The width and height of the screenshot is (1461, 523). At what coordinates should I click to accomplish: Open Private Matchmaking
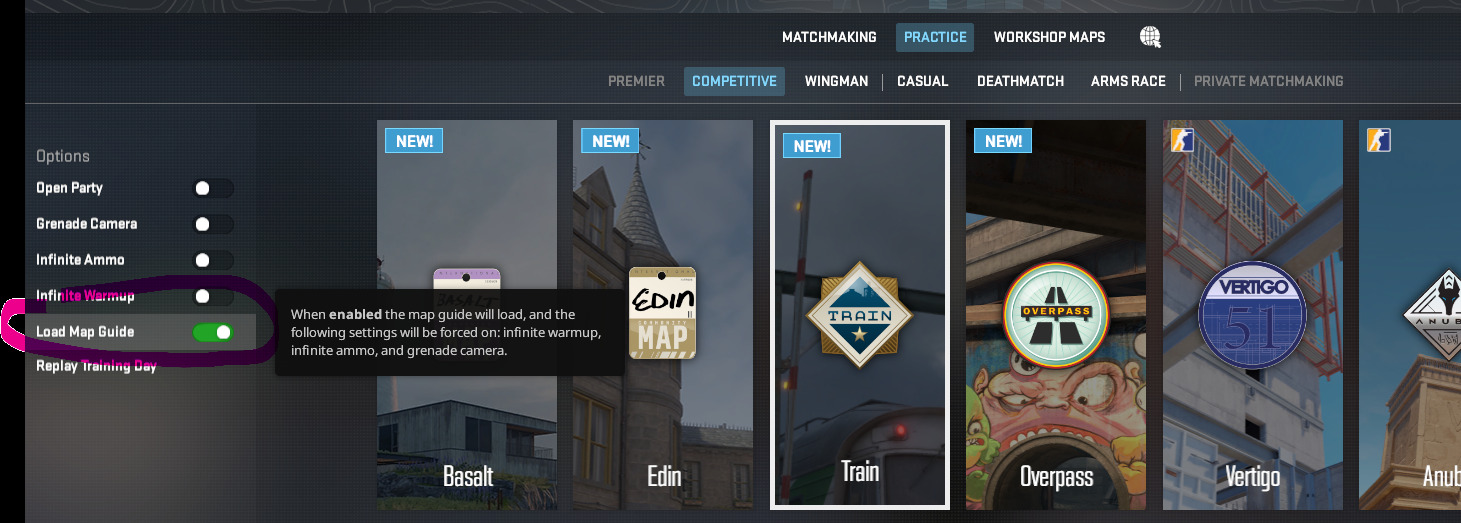pos(1268,81)
